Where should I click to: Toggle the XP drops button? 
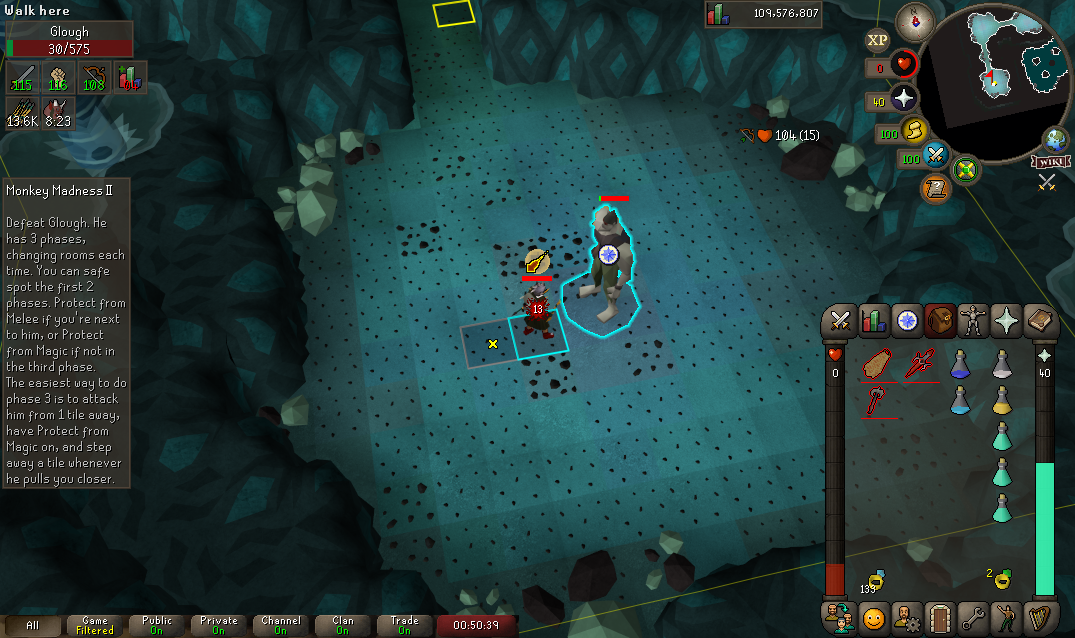pos(877,40)
